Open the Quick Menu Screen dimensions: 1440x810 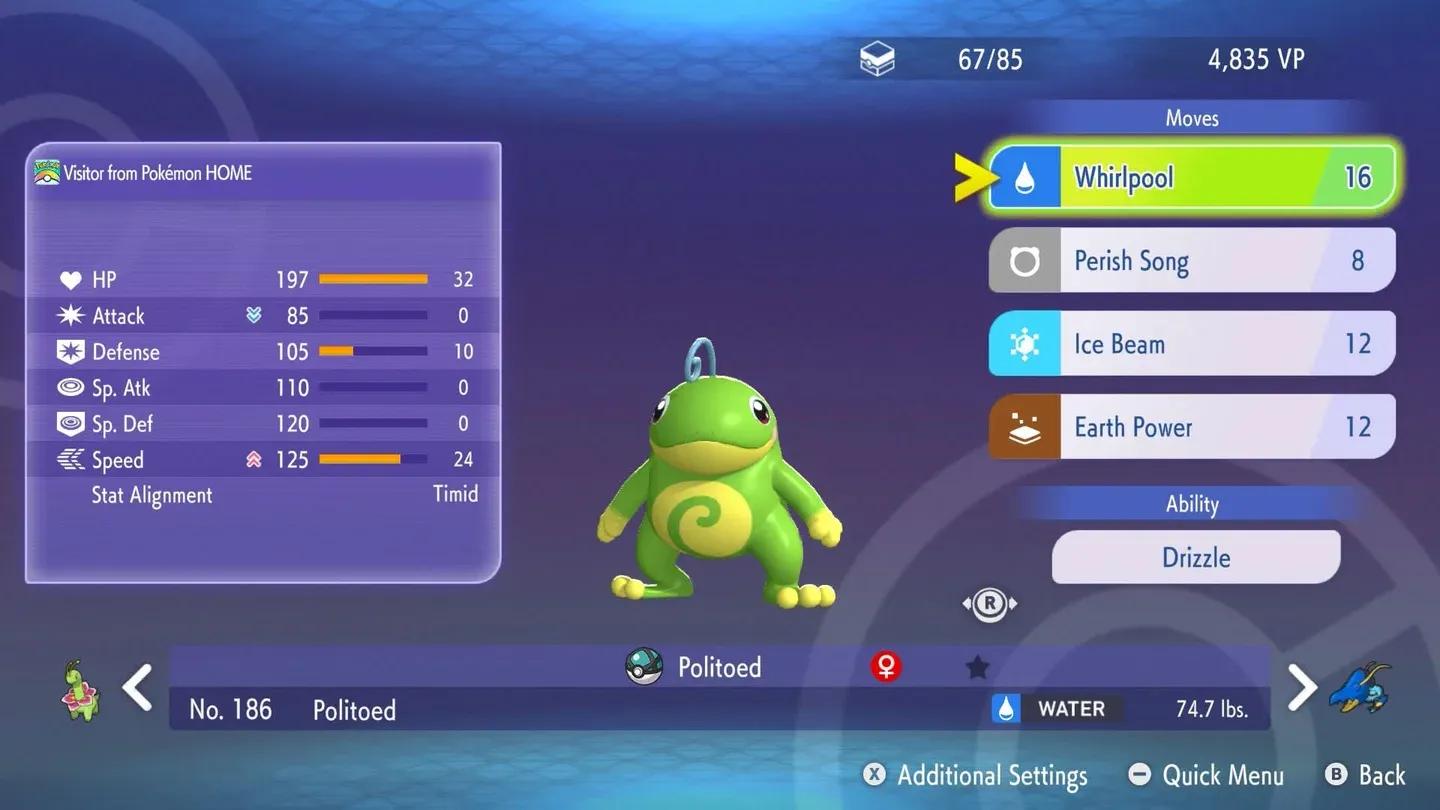pos(1206,775)
